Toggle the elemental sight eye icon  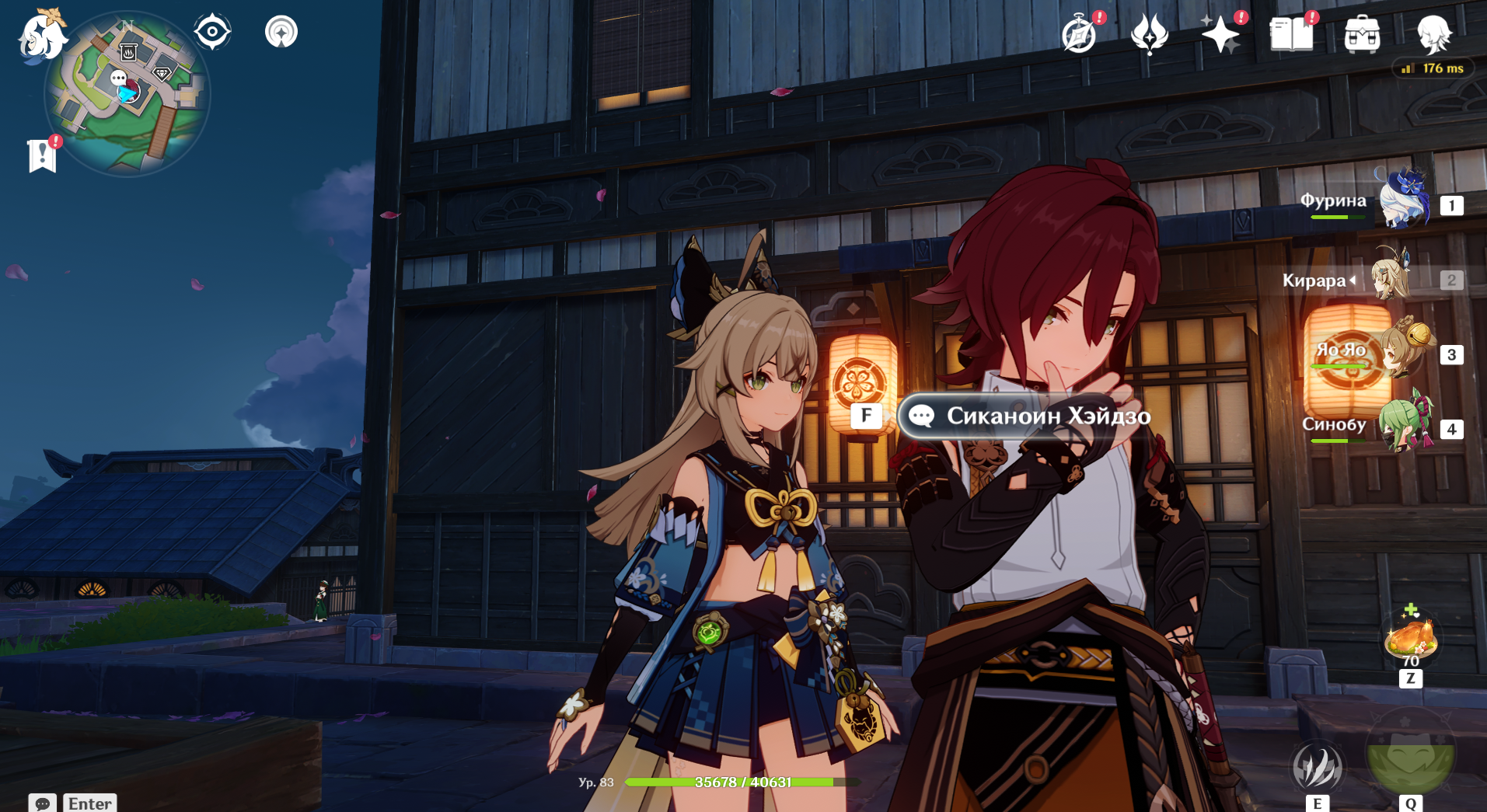(x=212, y=33)
